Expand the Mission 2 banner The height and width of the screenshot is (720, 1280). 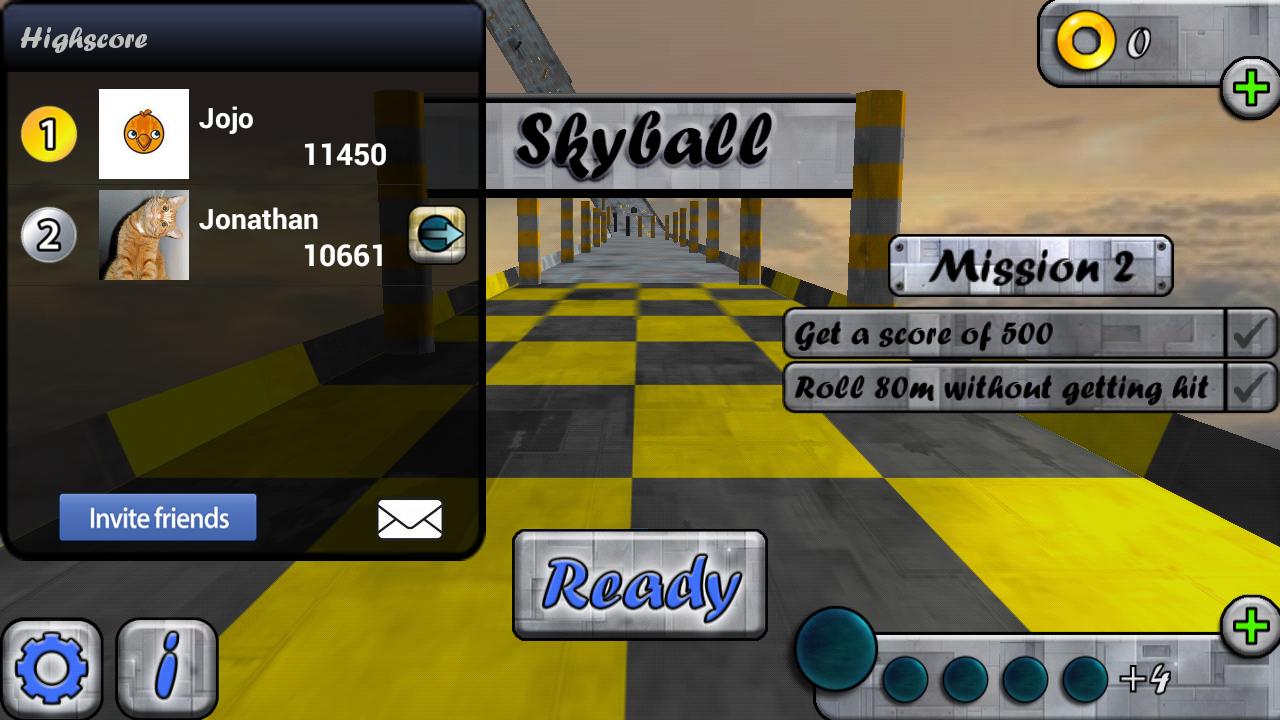tap(1030, 265)
